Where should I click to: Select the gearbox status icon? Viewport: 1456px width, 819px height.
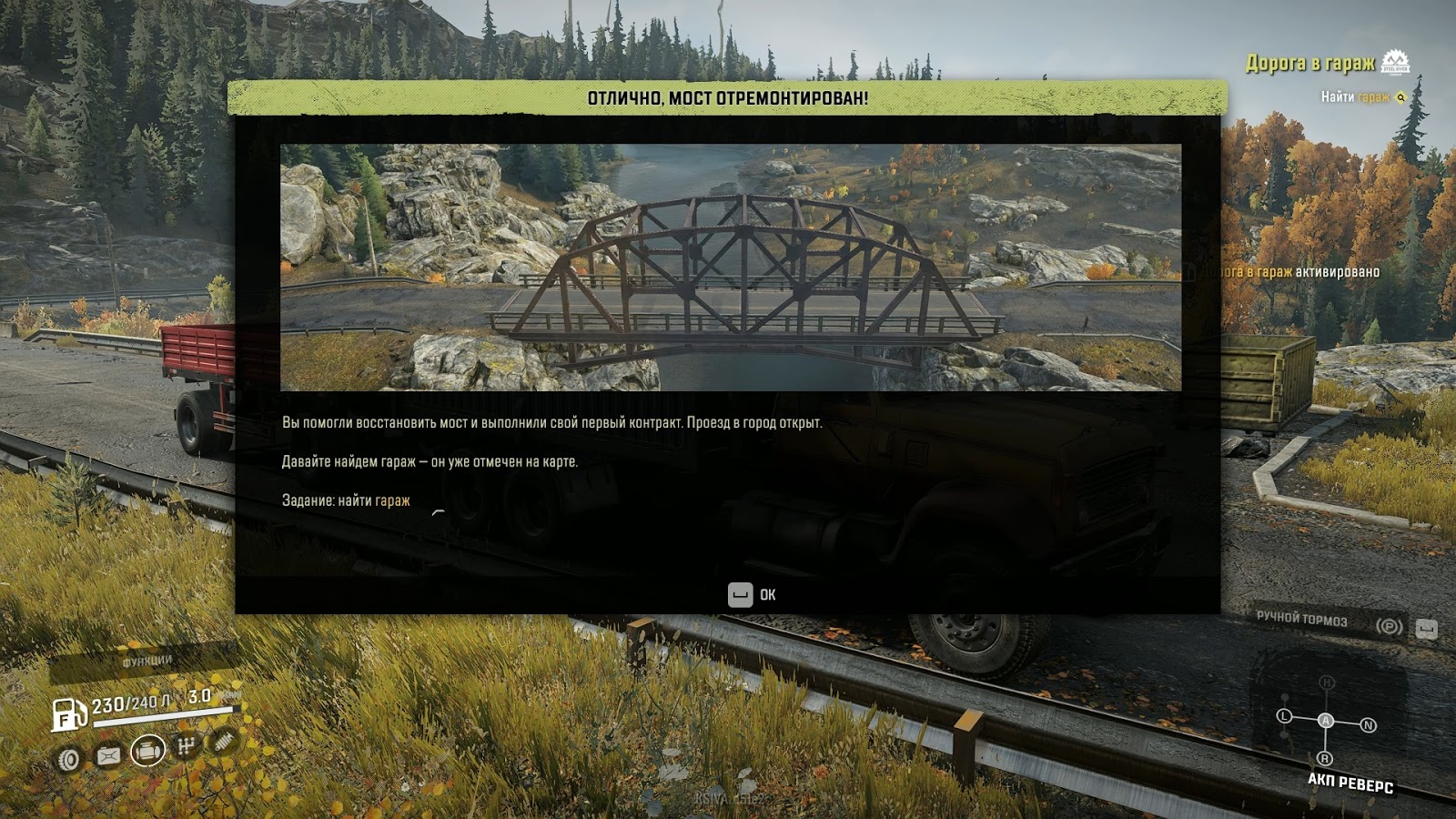(x=187, y=746)
